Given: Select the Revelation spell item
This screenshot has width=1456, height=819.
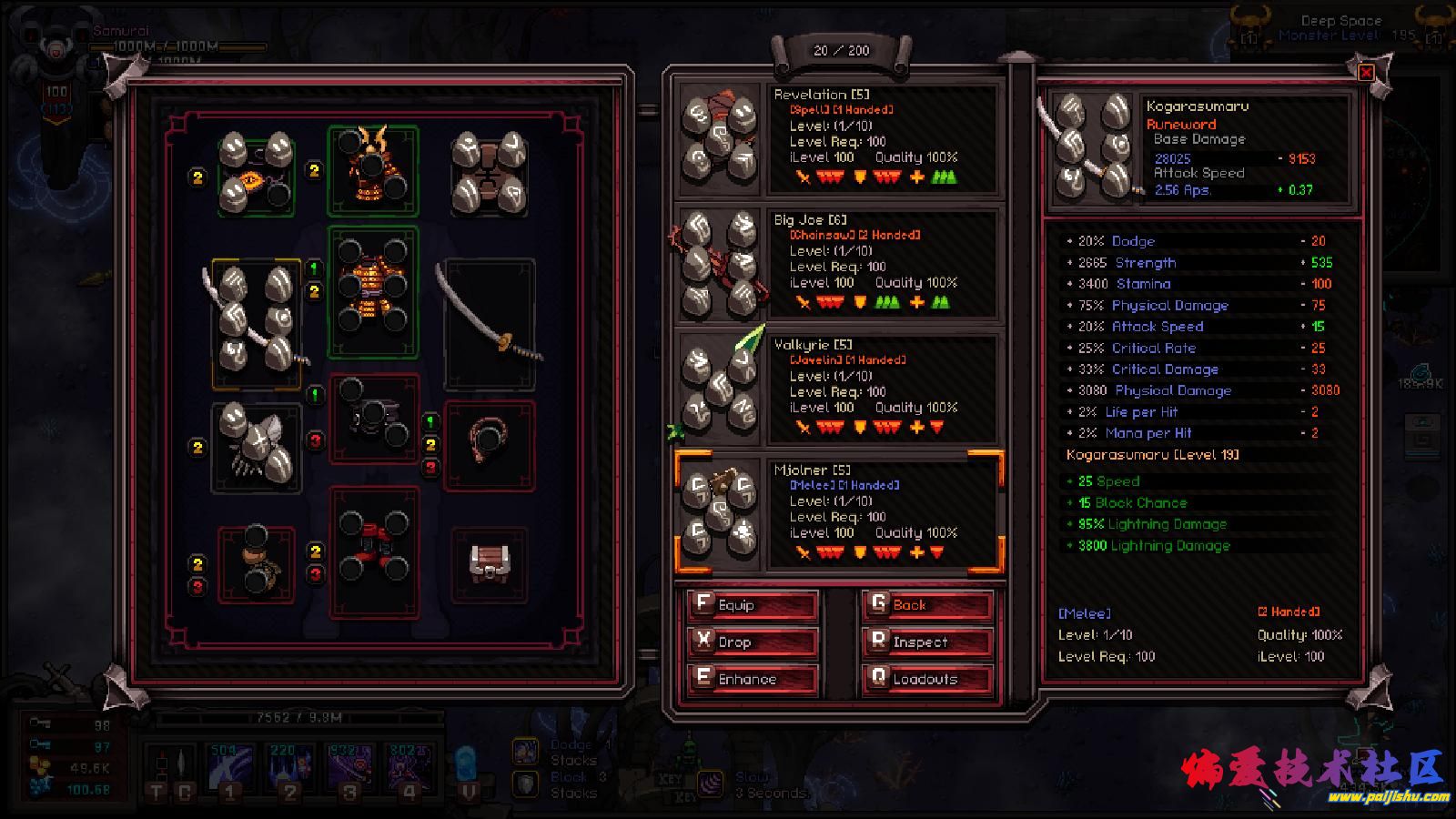Looking at the screenshot, I should [838, 138].
